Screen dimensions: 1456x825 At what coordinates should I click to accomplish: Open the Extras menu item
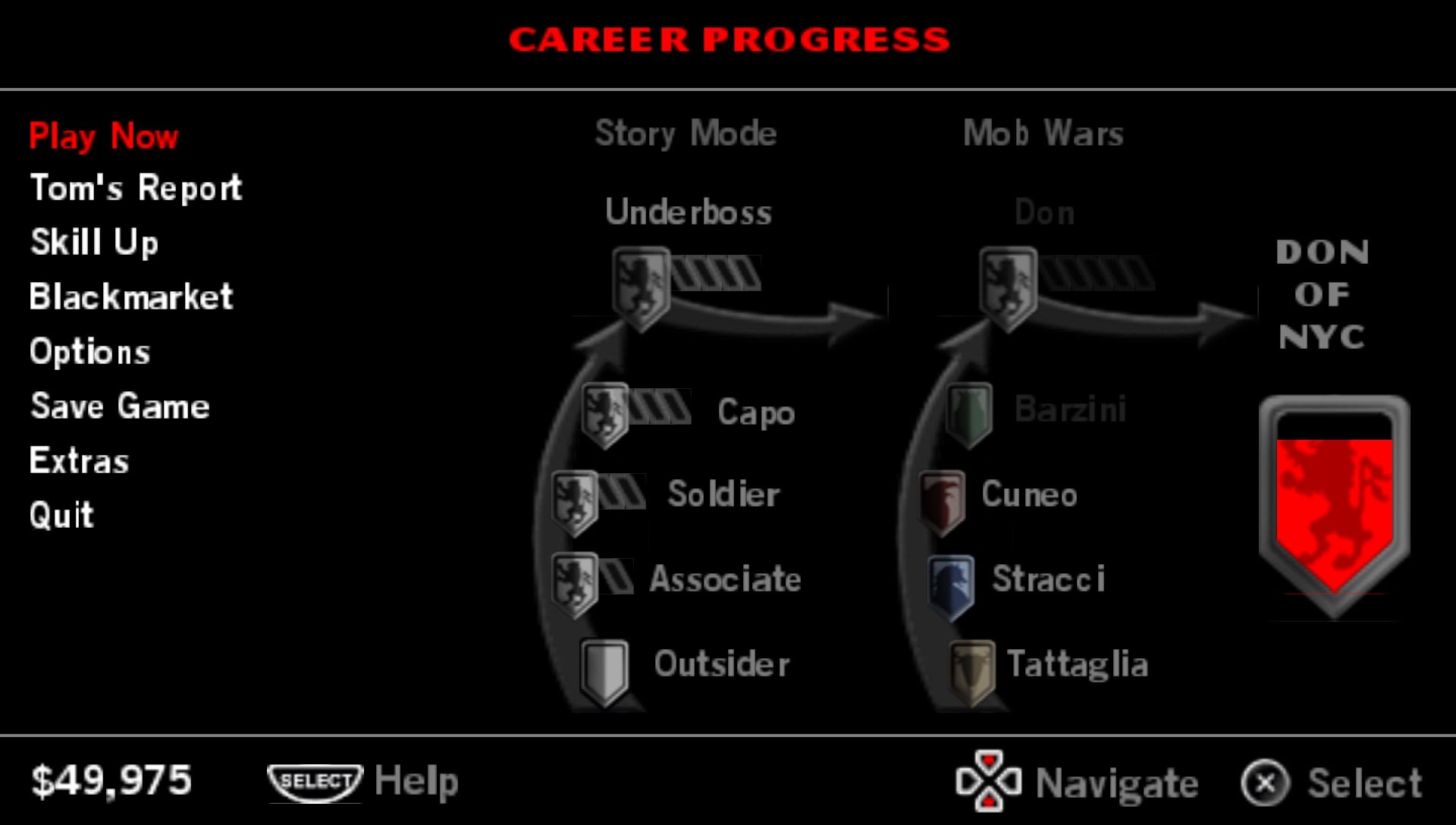pos(79,461)
